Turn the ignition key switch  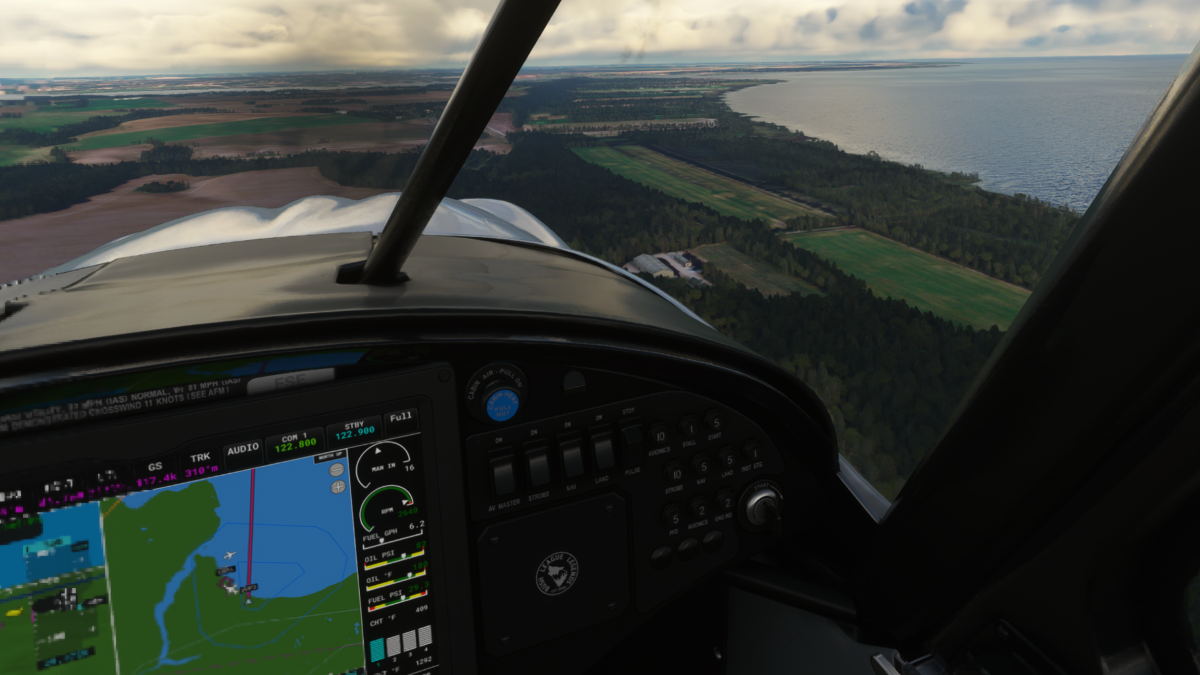pyautogui.click(x=763, y=508)
